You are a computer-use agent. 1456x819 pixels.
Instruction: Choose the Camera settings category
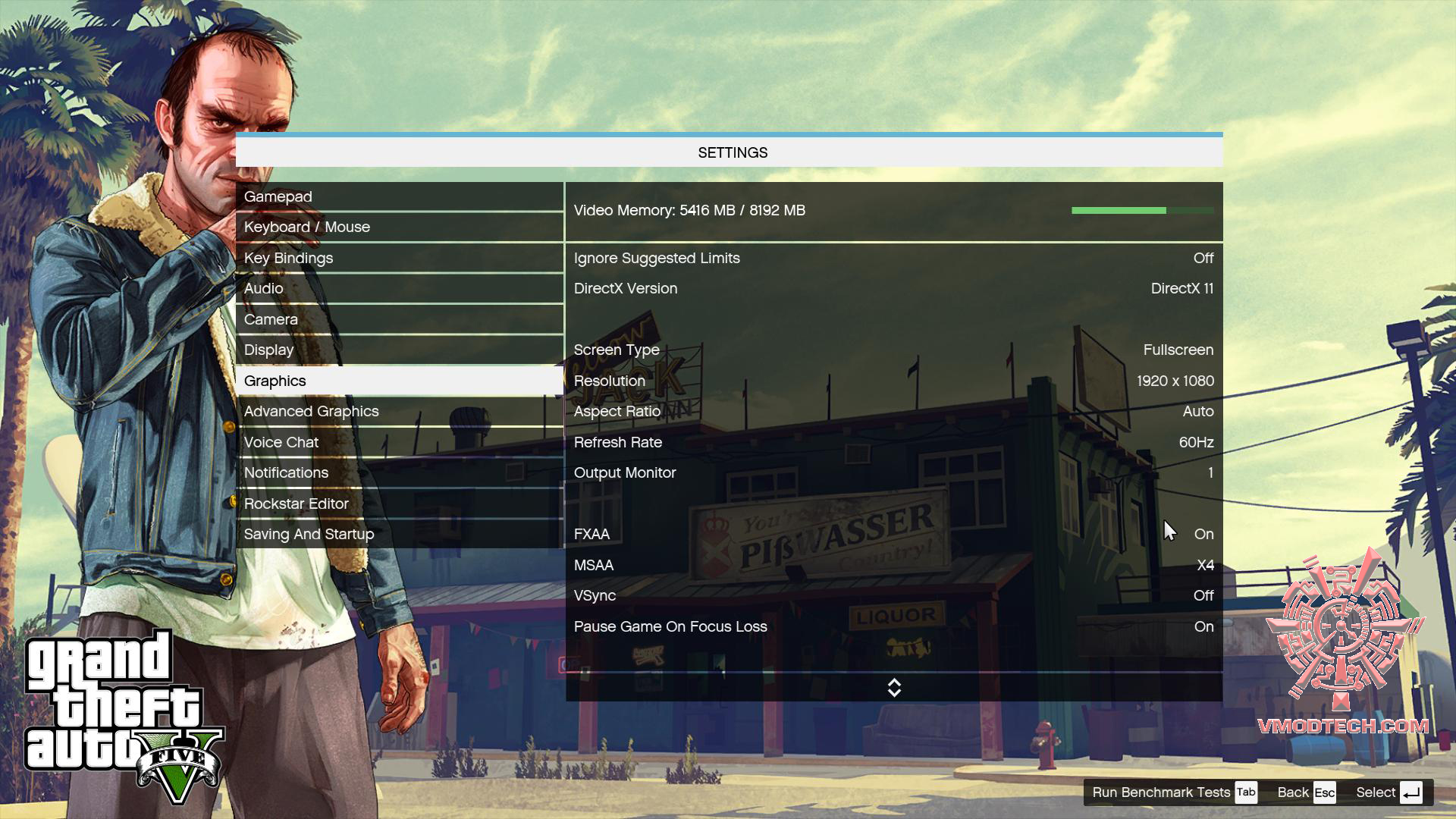(399, 320)
